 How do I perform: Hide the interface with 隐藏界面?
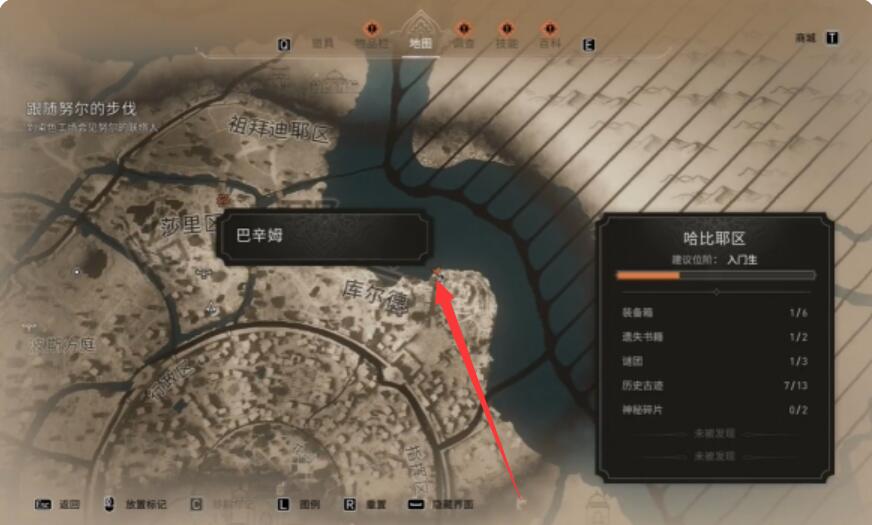(x=454, y=504)
